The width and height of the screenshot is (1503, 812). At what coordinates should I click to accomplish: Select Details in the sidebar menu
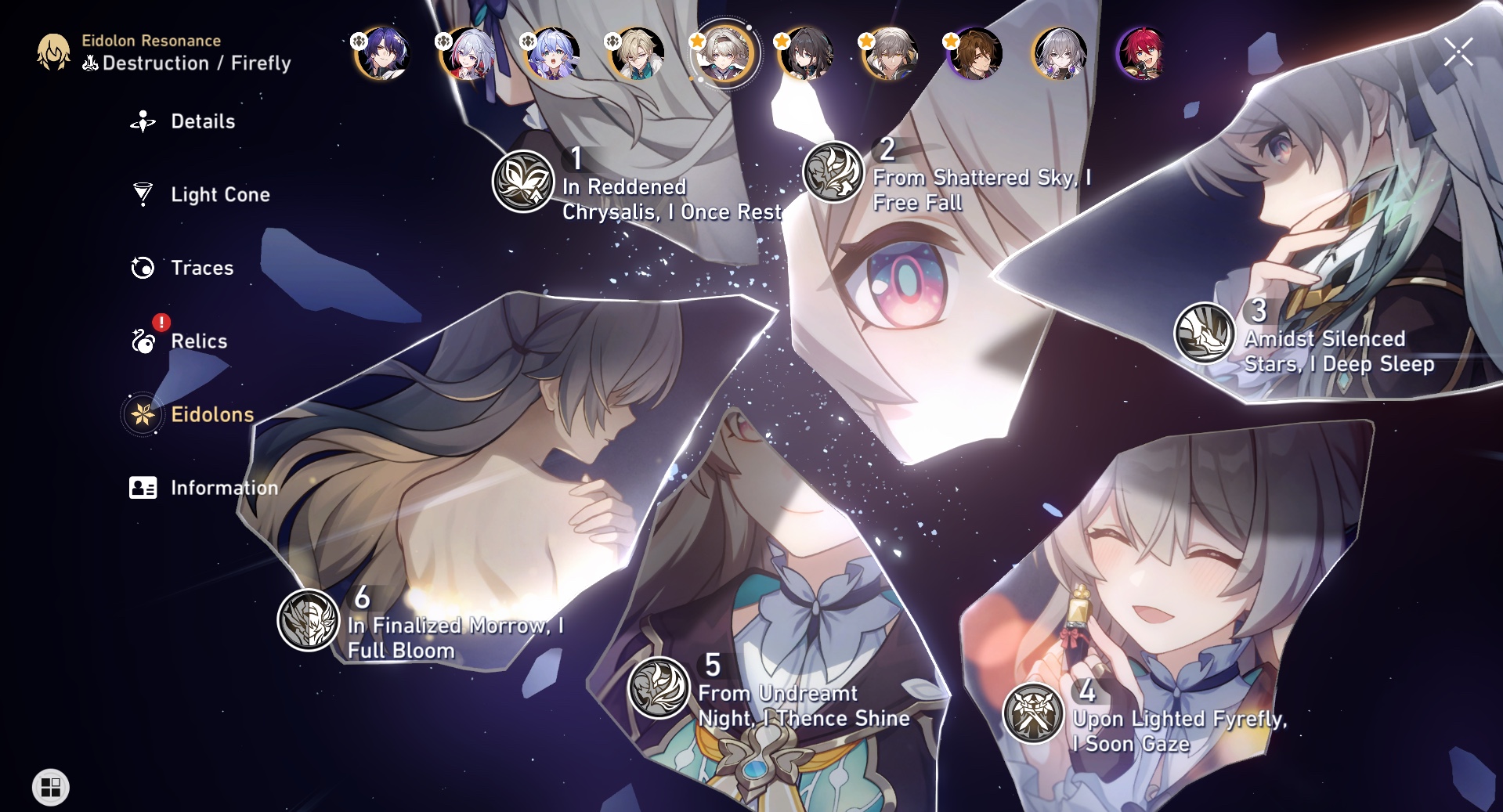coord(202,121)
